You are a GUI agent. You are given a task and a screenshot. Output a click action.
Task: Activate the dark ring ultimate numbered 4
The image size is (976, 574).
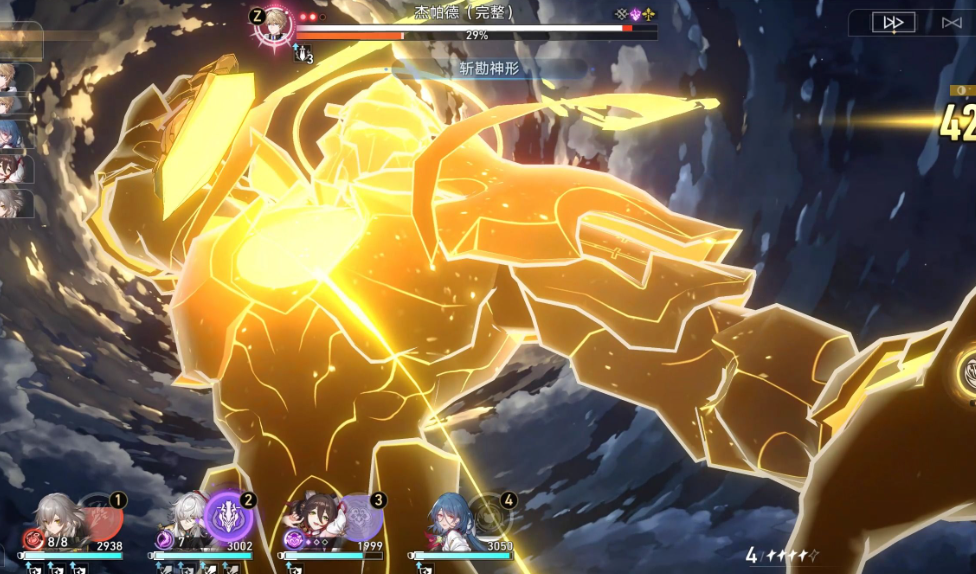tap(488, 517)
